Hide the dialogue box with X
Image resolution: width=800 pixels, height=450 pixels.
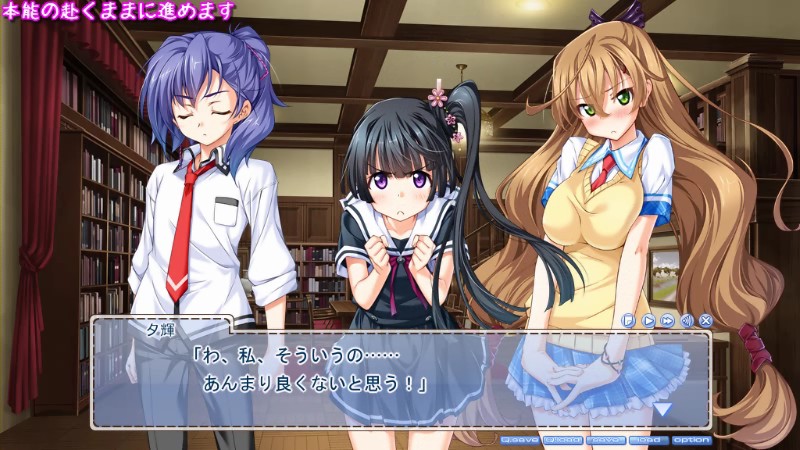point(705,321)
